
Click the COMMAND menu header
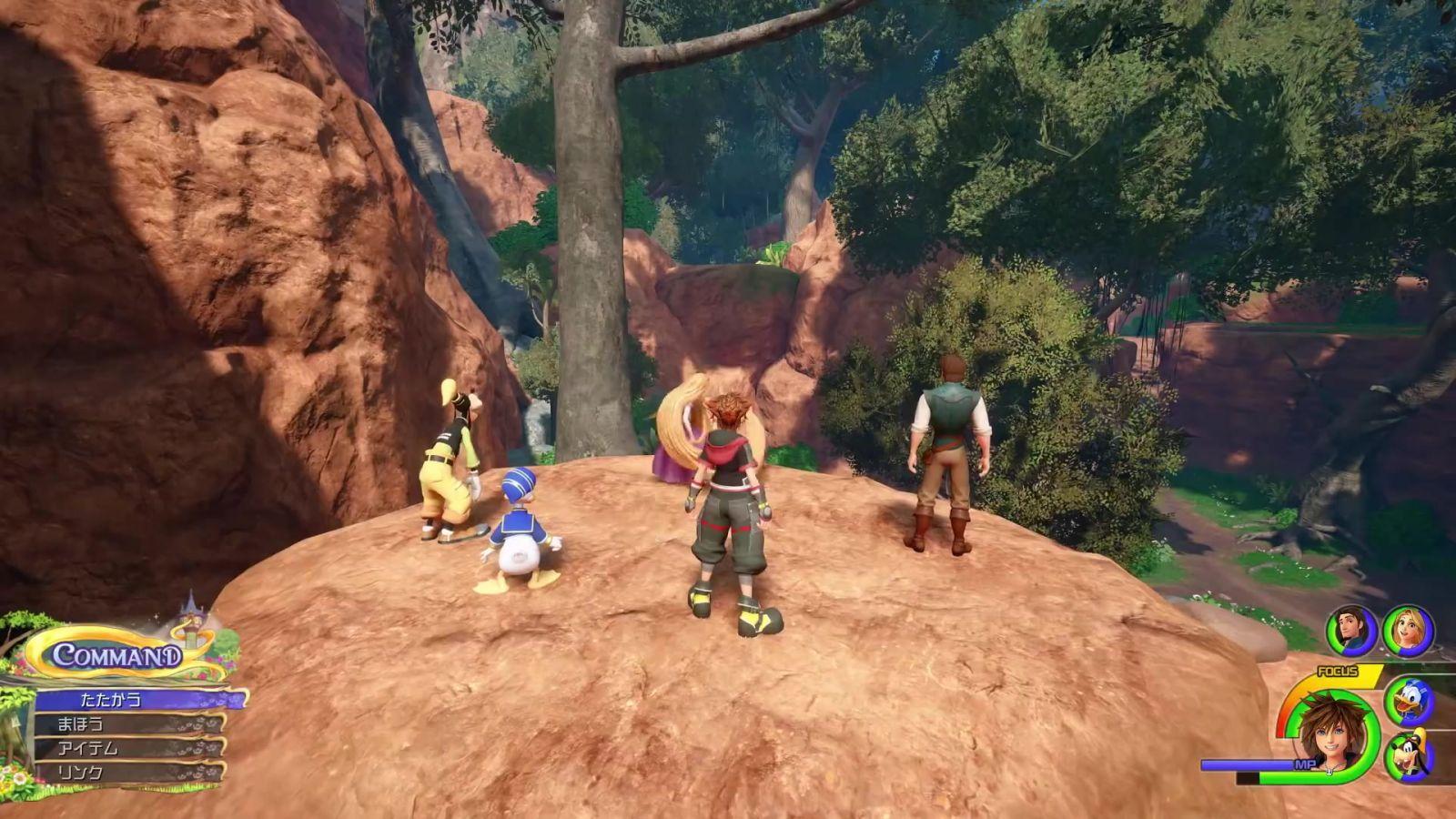116,655
